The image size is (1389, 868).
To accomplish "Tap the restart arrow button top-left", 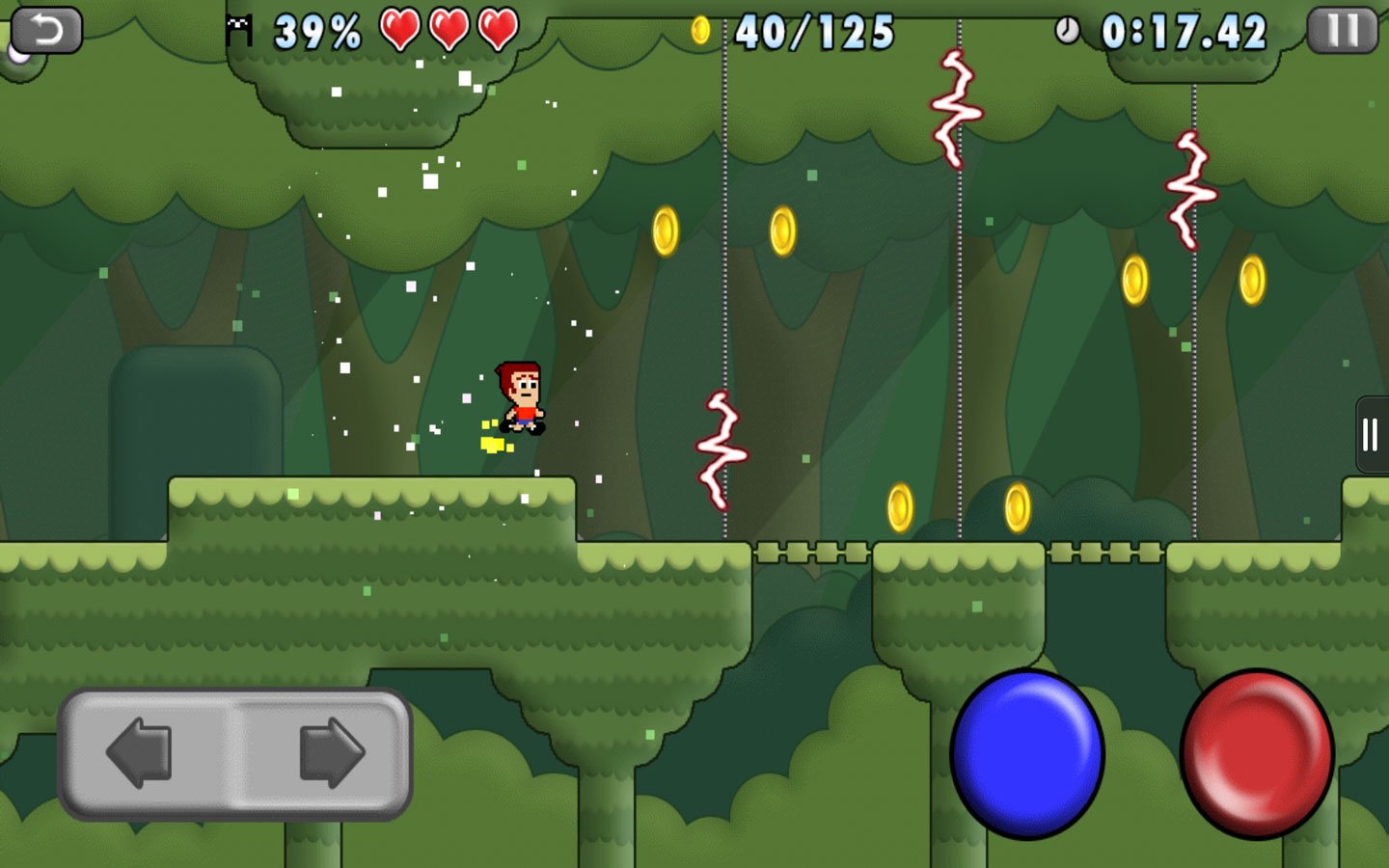I will [x=46, y=27].
